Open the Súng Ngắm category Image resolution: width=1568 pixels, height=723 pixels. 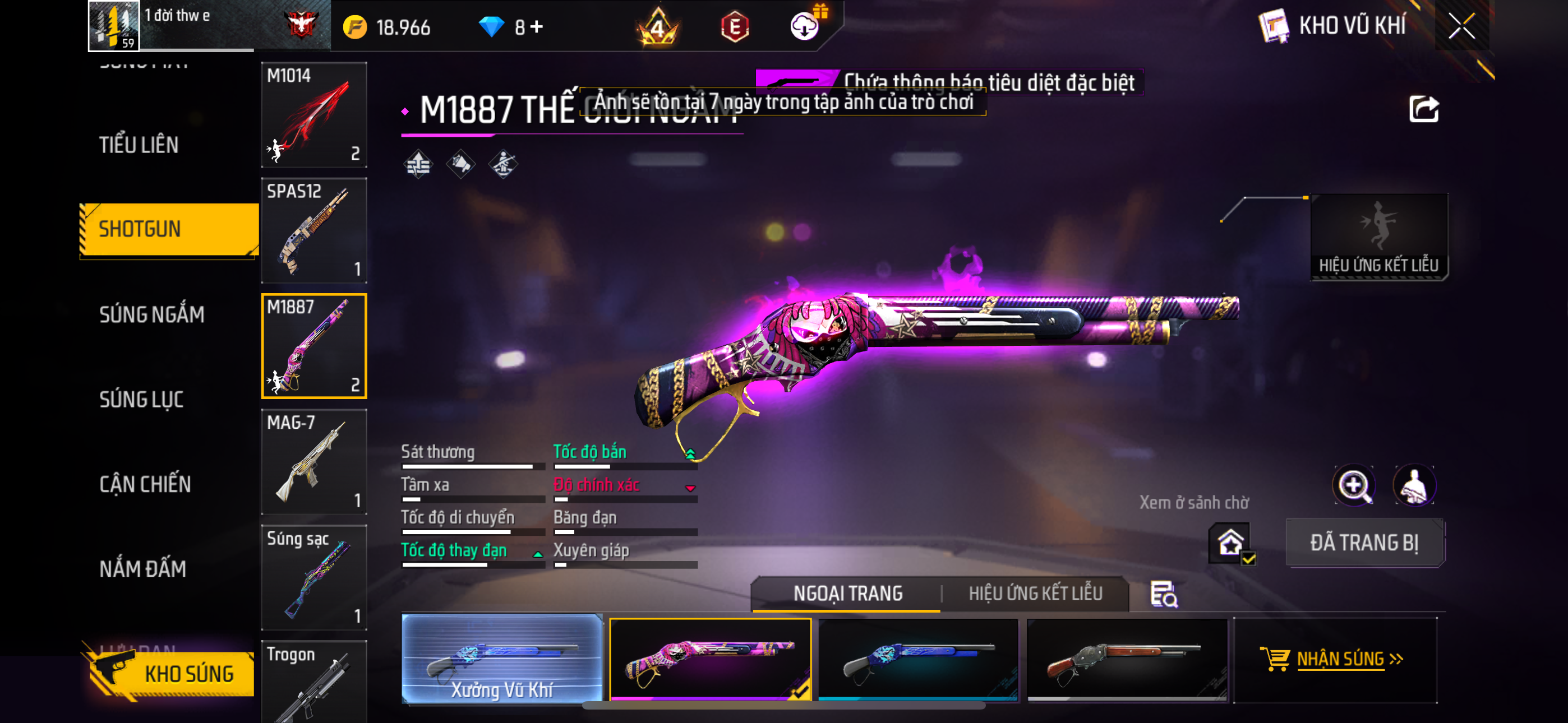tap(151, 314)
